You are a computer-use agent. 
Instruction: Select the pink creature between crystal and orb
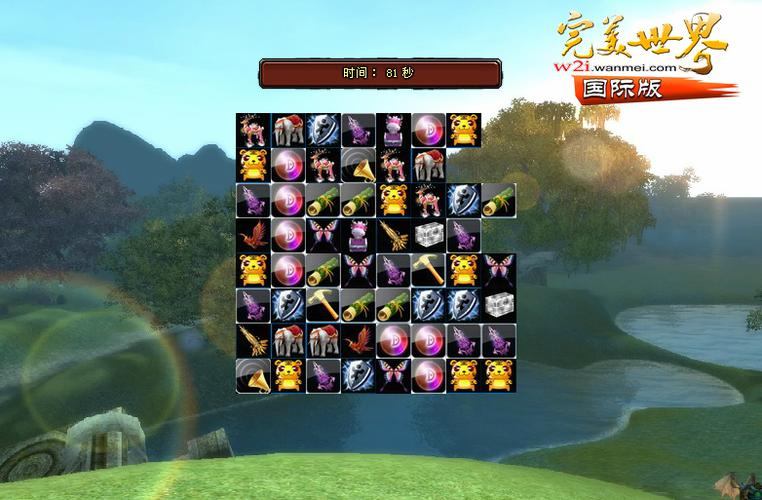pyautogui.click(x=392, y=130)
